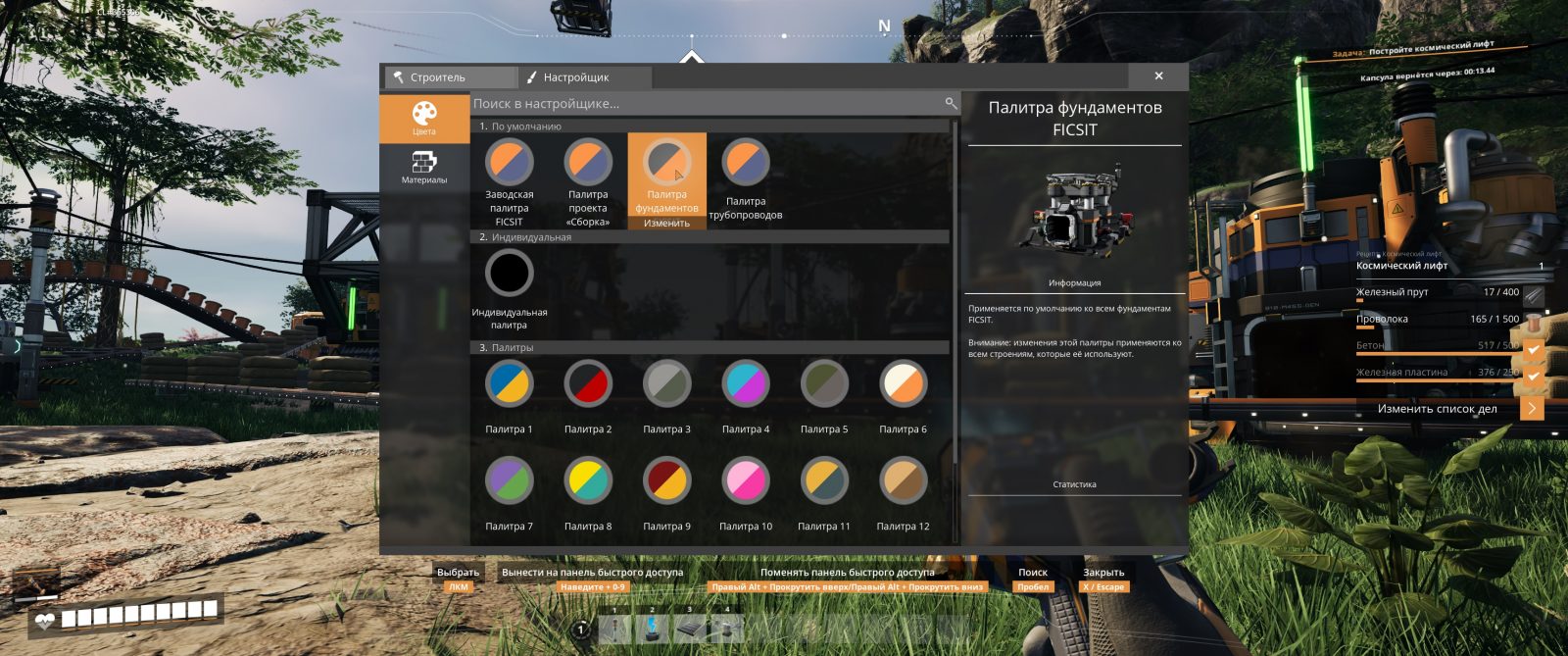
Task: Select Палитра проекта «Сборка» swatch
Action: (588, 163)
